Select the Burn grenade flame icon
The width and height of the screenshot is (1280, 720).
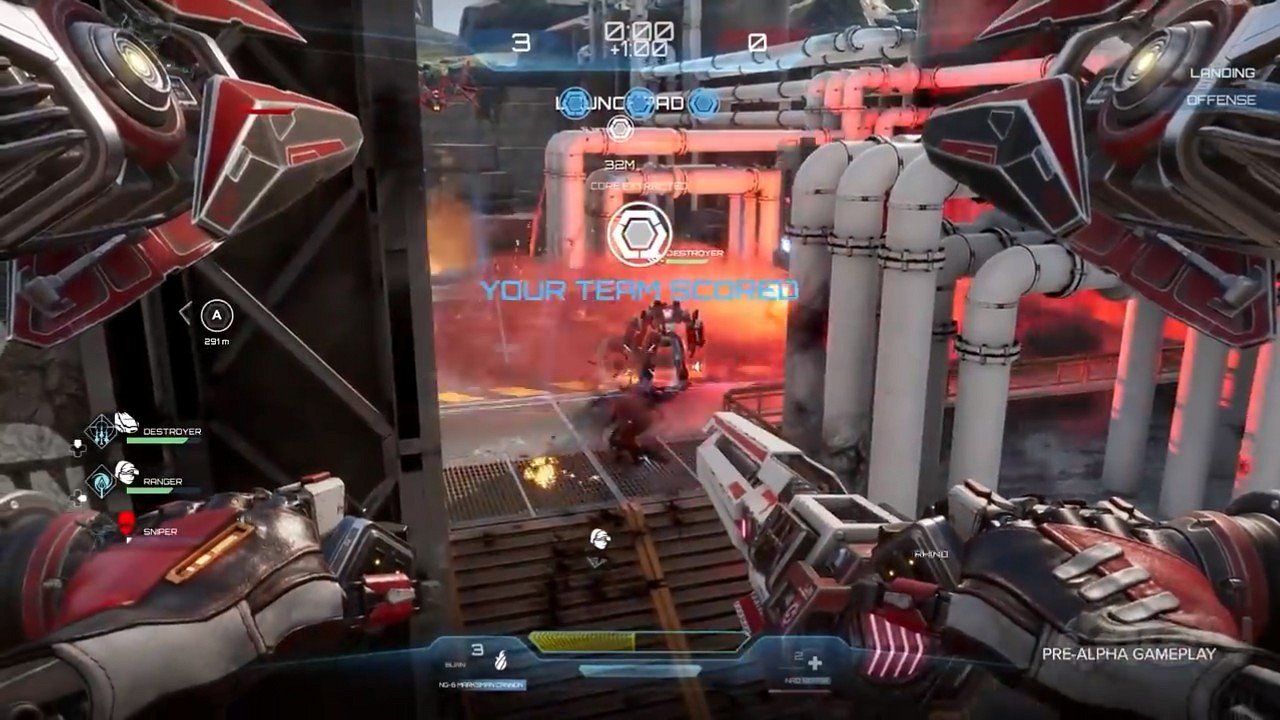point(500,661)
